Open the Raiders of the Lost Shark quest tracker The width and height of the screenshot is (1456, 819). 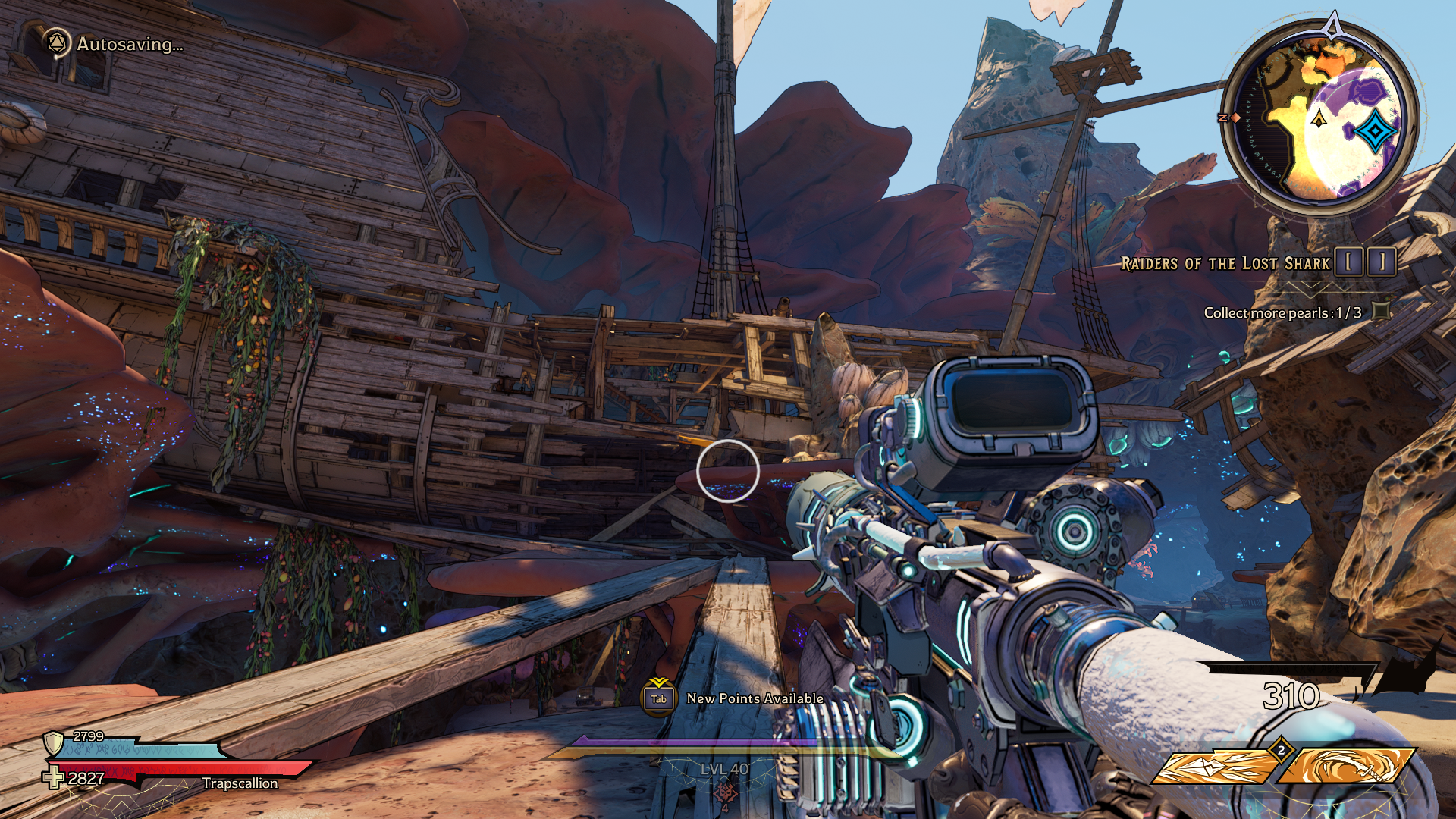(1225, 264)
